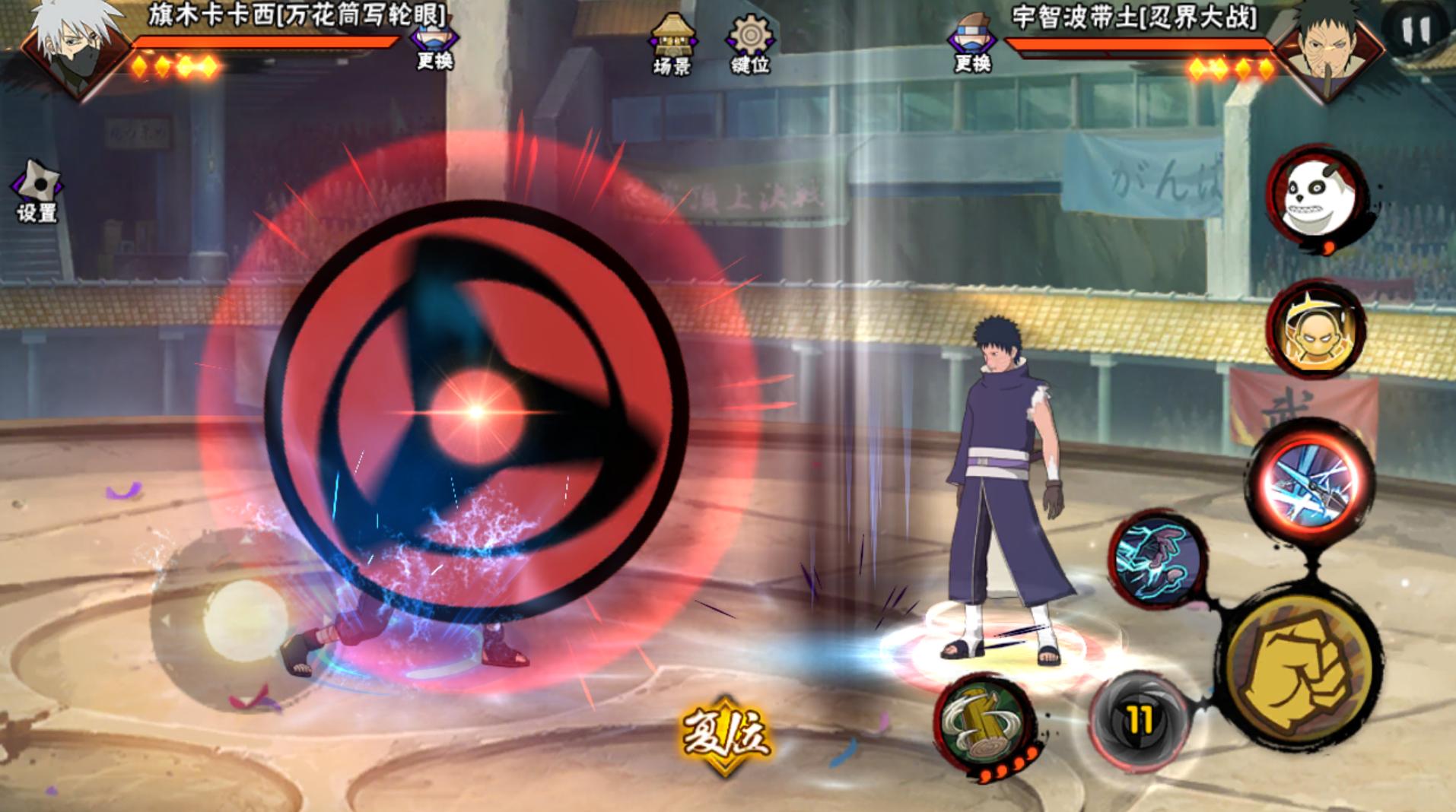Swap the Kakashi fighter with 更换
1456x812 pixels.
click(434, 46)
